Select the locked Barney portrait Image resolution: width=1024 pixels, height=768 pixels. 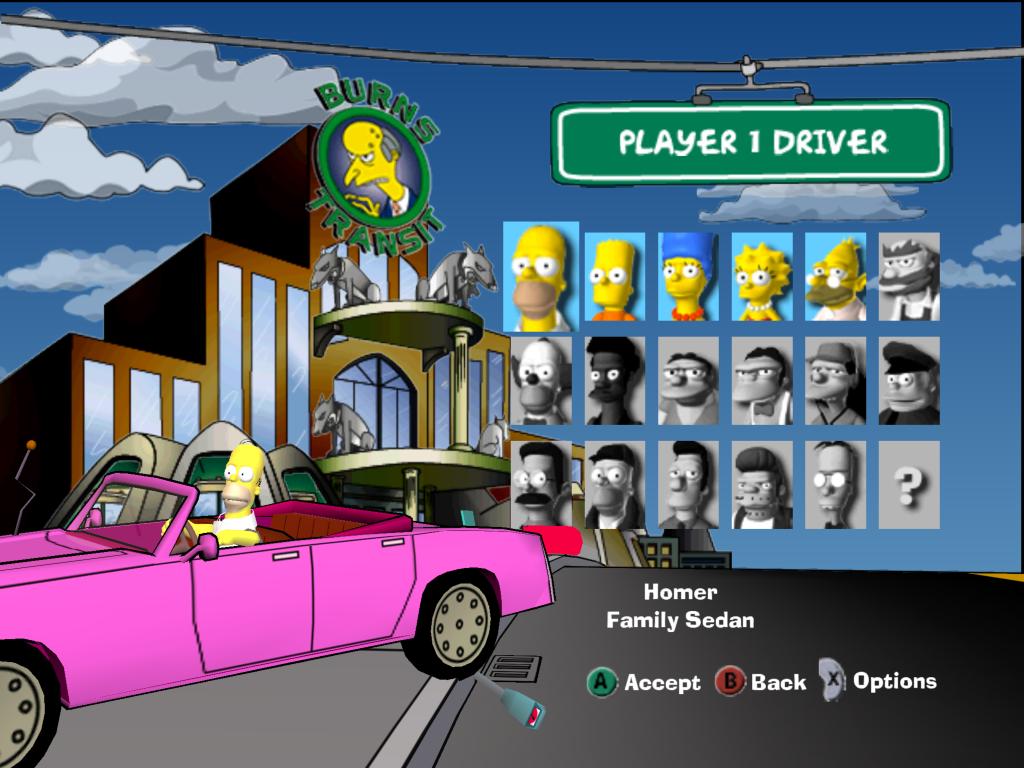click(x=688, y=381)
